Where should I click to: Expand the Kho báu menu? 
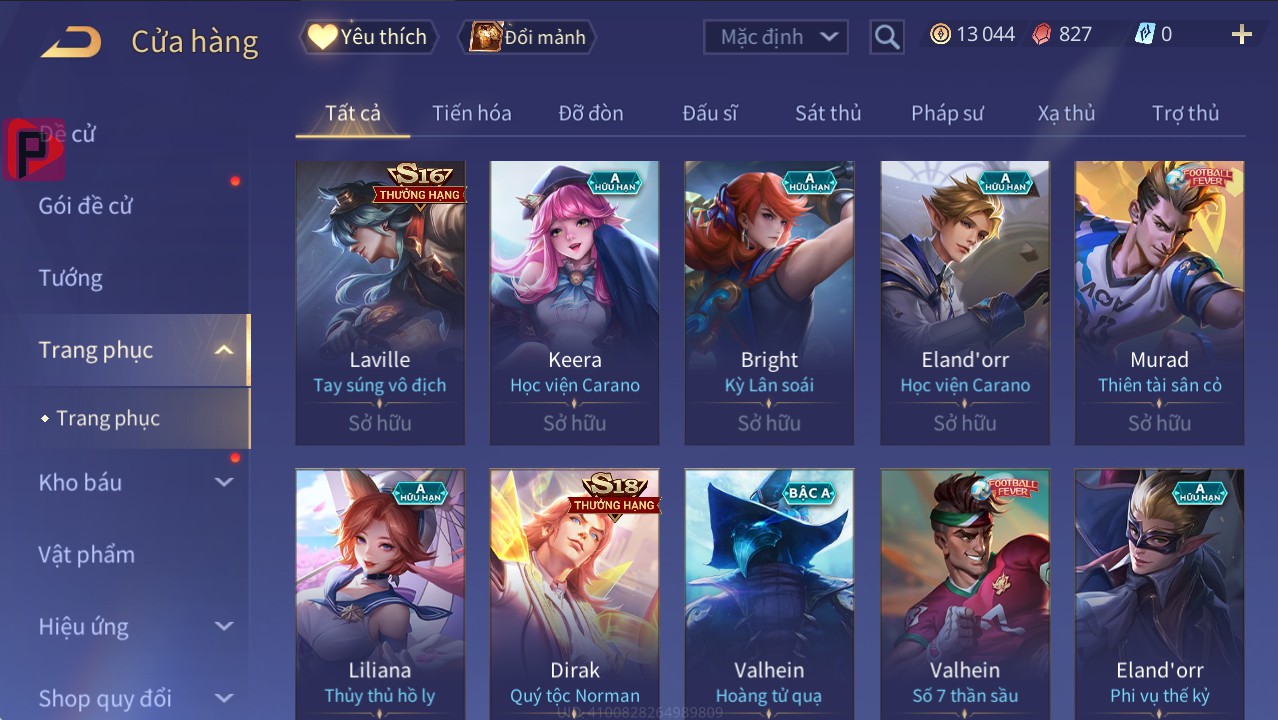pos(135,482)
